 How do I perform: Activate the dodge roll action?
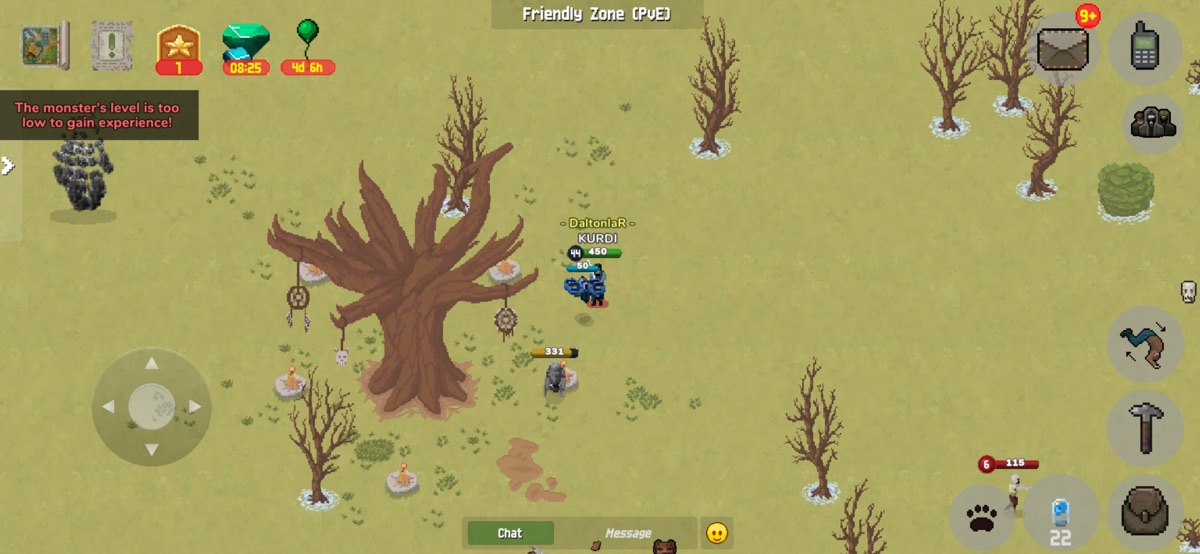point(1145,345)
